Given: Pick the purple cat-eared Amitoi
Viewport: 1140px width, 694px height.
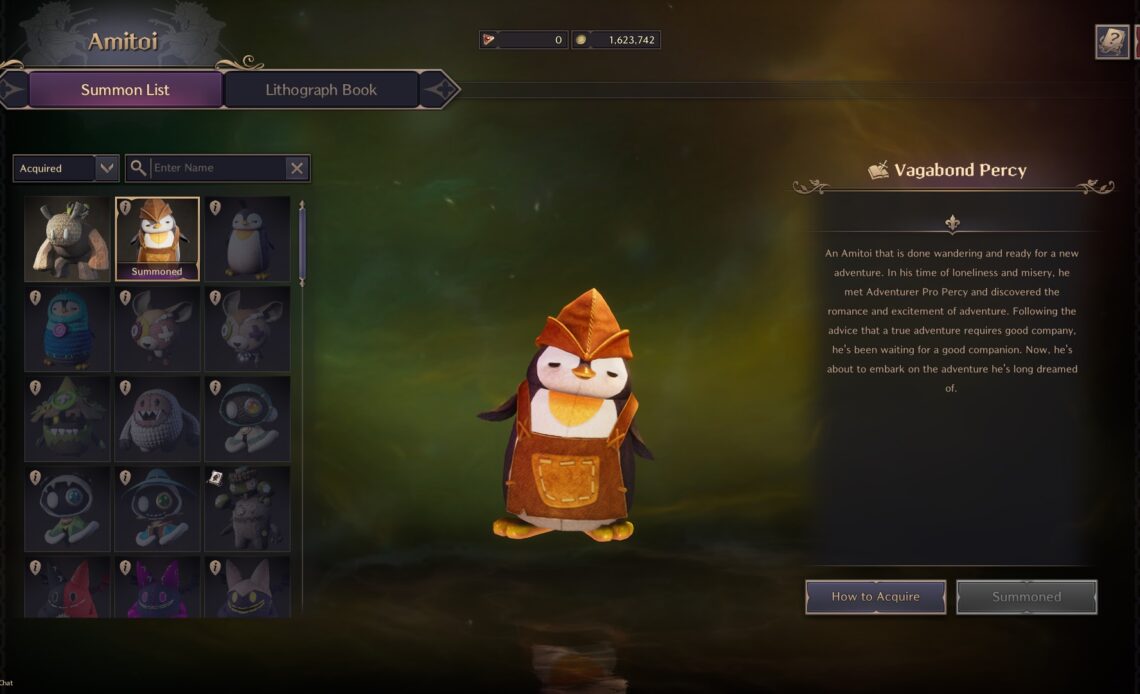Looking at the screenshot, I should [x=157, y=588].
